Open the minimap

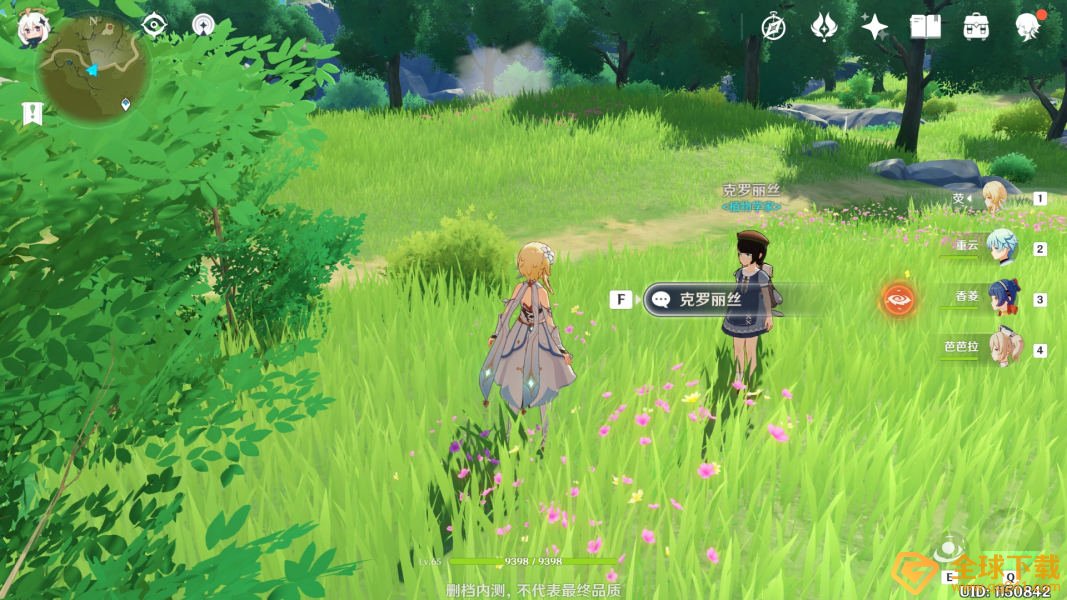(93, 68)
